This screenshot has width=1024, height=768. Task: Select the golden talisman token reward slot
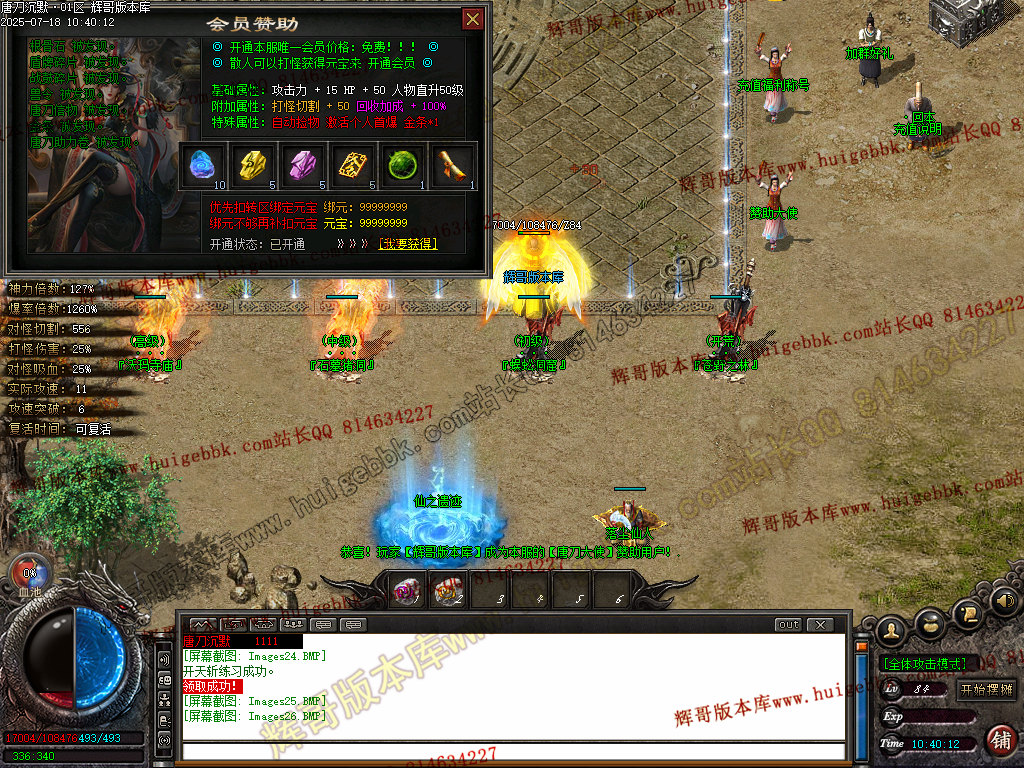pos(353,165)
